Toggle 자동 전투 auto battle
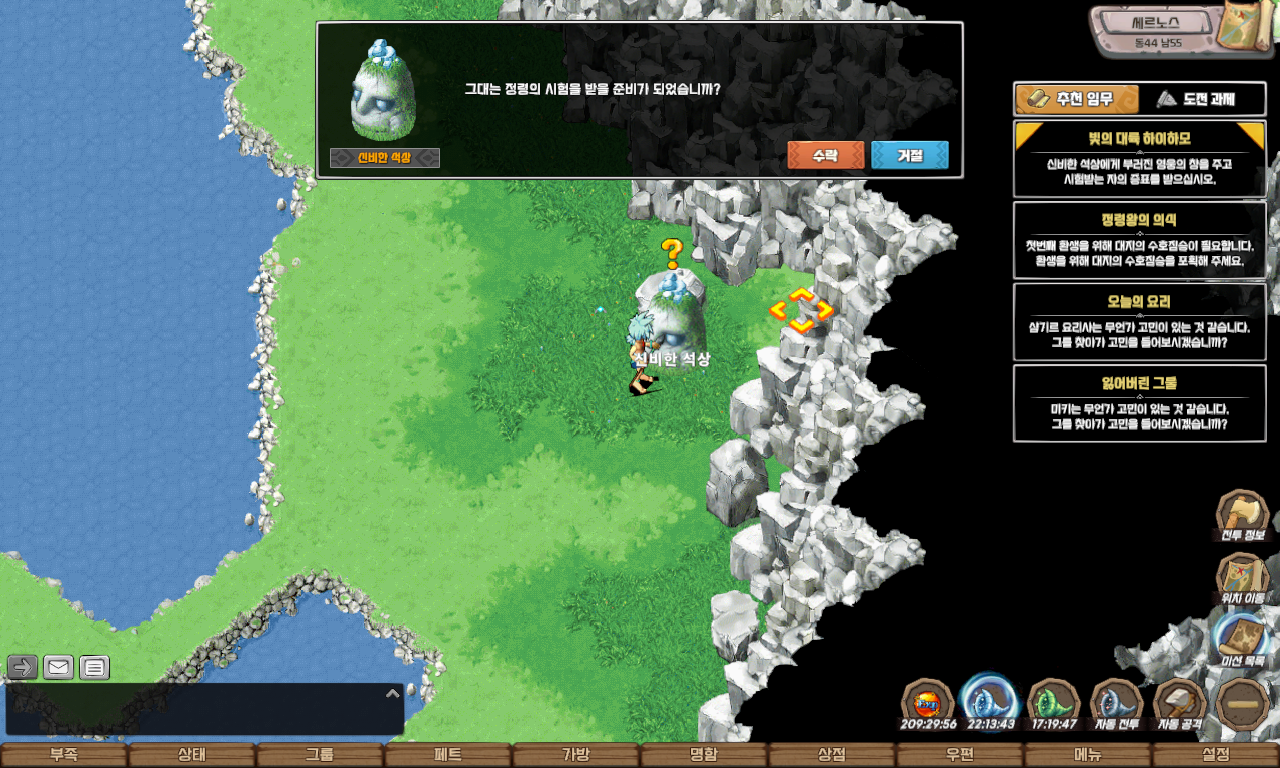1280x768 pixels. (x=1116, y=704)
